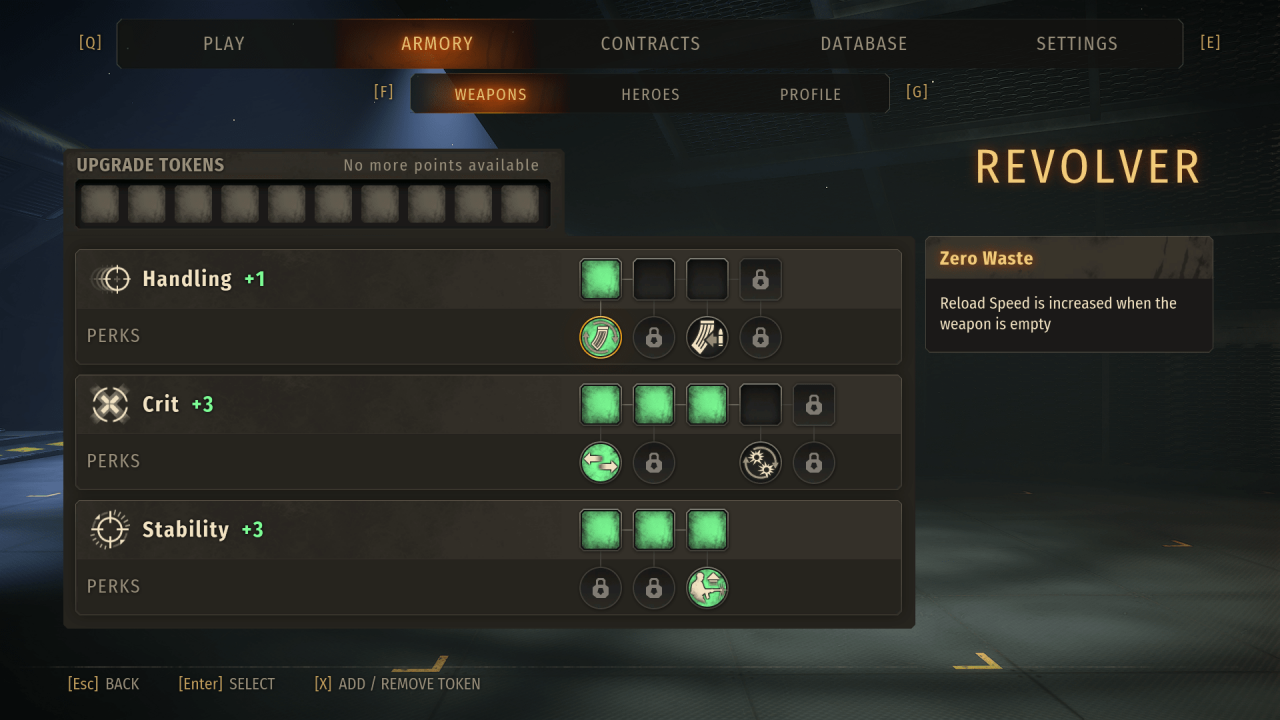
Task: Select the empty Crit upgrade slot
Action: point(760,405)
